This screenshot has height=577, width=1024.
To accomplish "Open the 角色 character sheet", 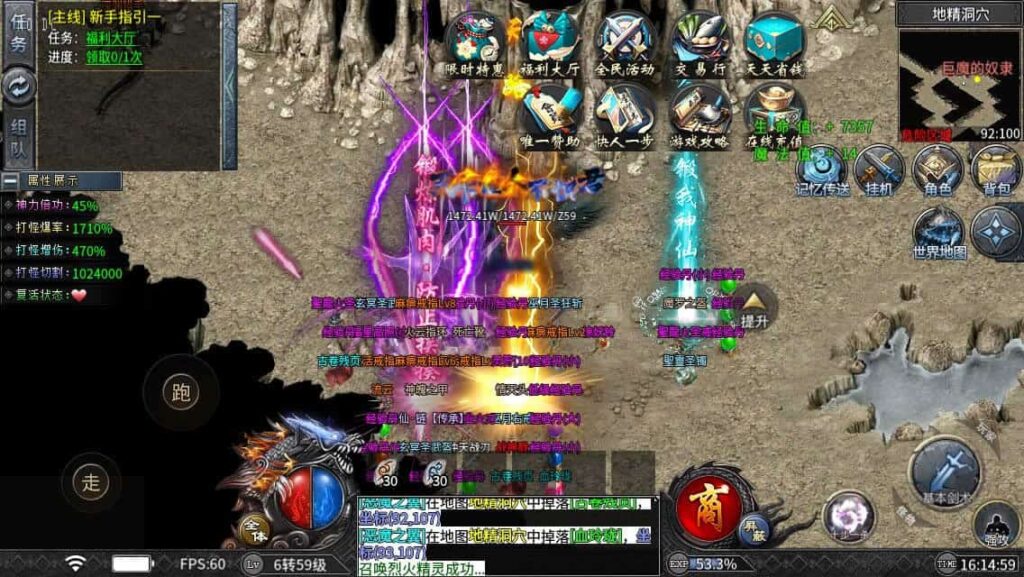I will (938, 168).
